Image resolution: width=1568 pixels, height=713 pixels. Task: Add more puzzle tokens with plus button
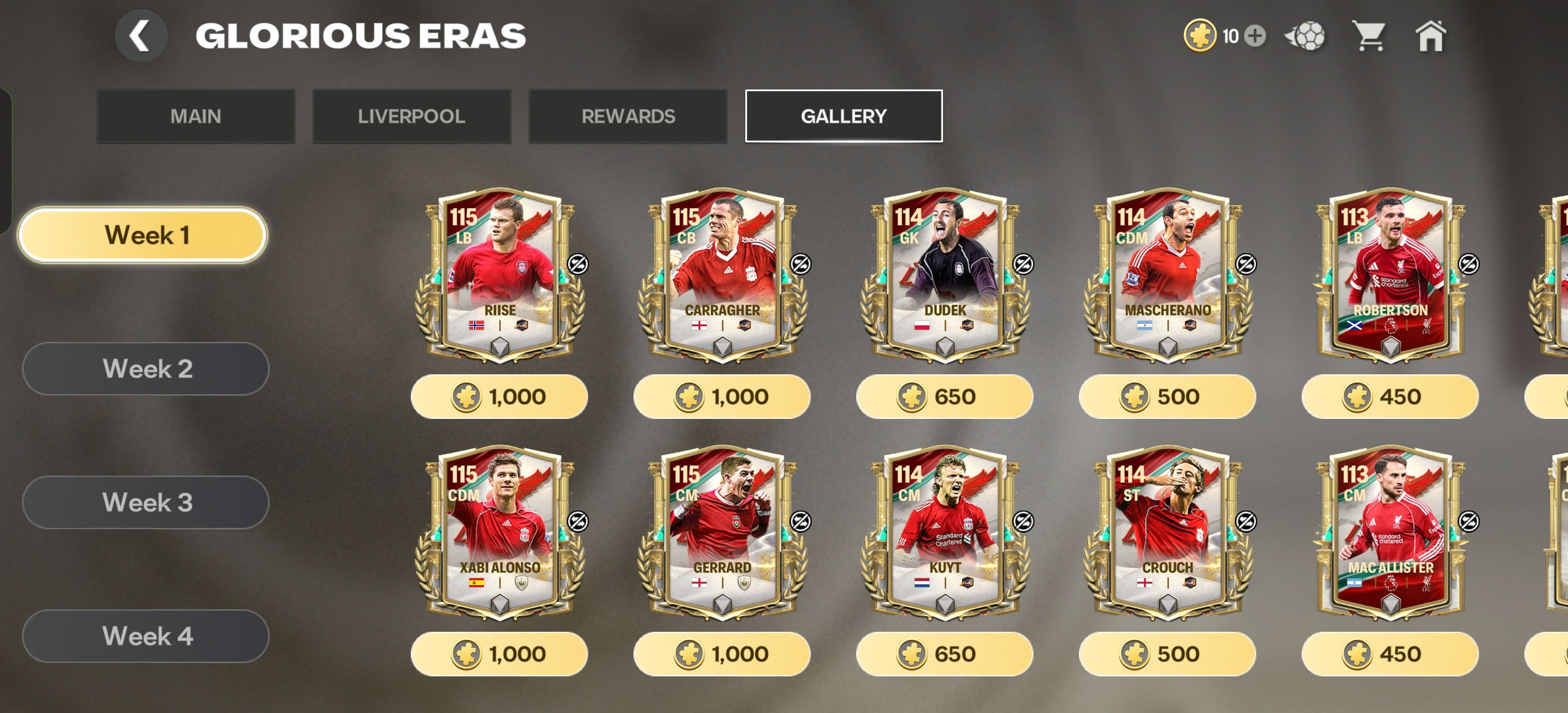pyautogui.click(x=1255, y=36)
